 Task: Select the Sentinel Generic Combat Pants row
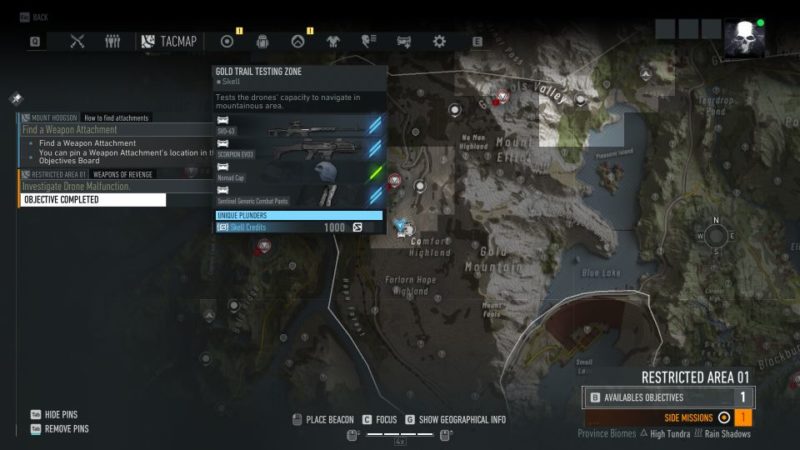pyautogui.click(x=300, y=196)
